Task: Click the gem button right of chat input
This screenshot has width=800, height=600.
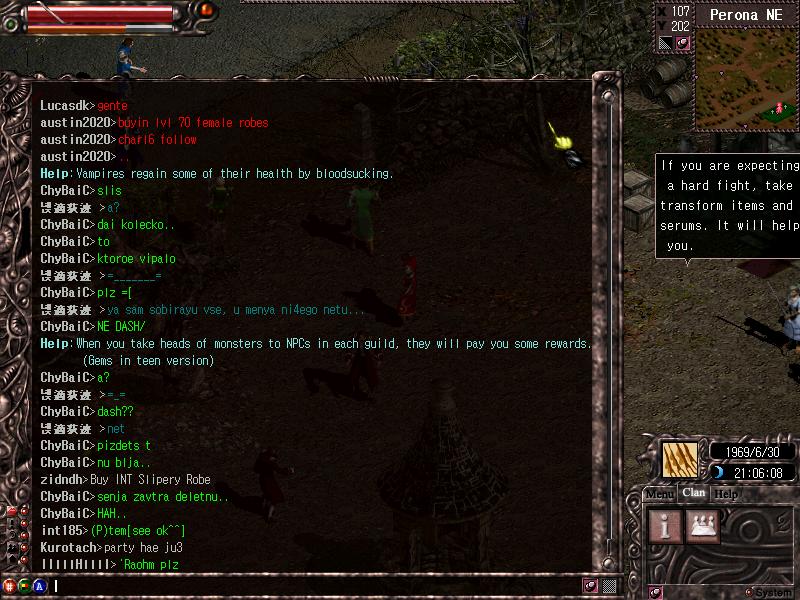Action: point(591,586)
